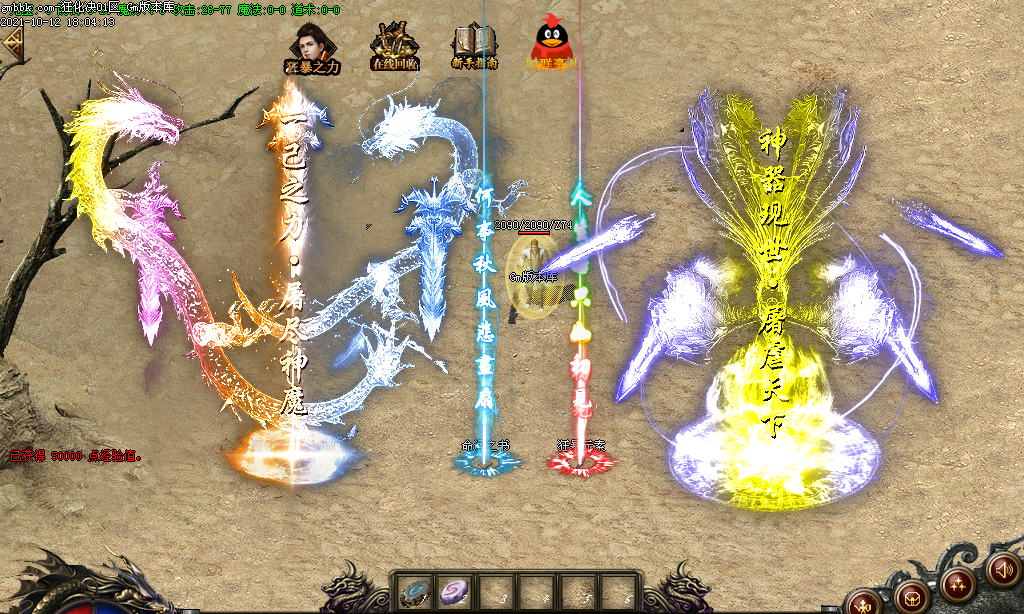Open the round box-shaped bag button
Viewport: 1024px width, 614px height.
click(911, 597)
